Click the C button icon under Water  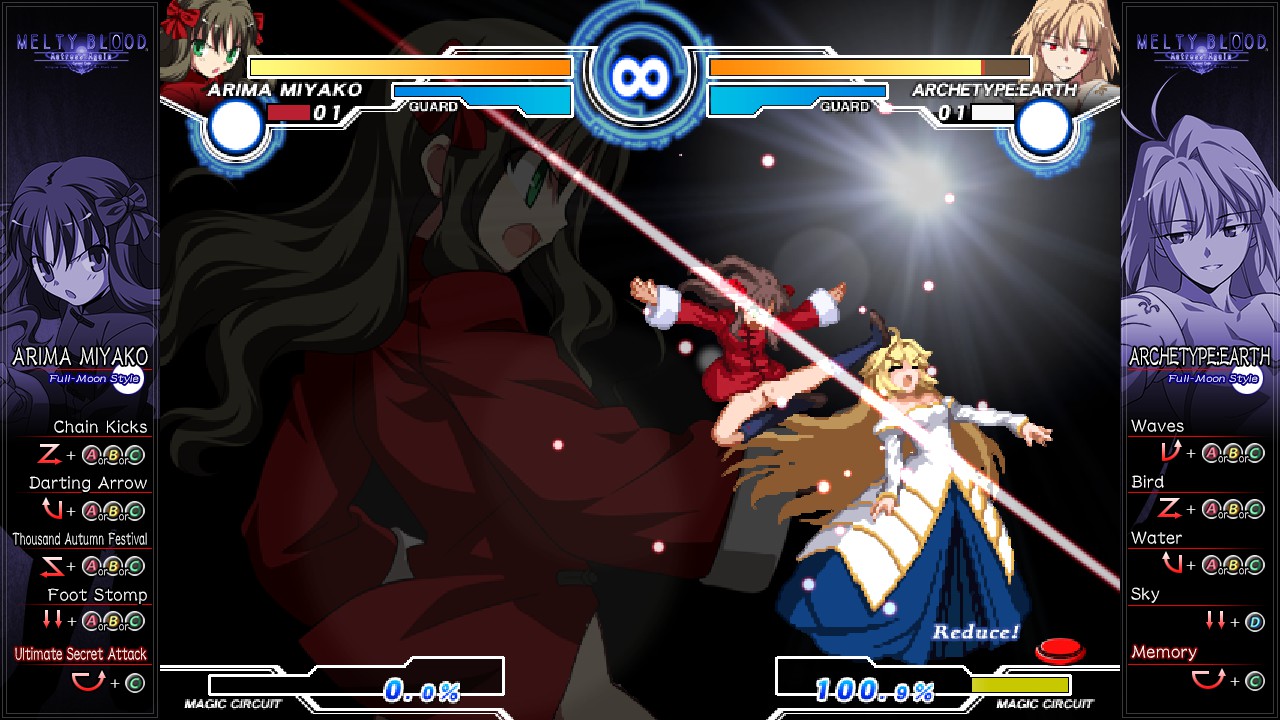[x=1253, y=565]
